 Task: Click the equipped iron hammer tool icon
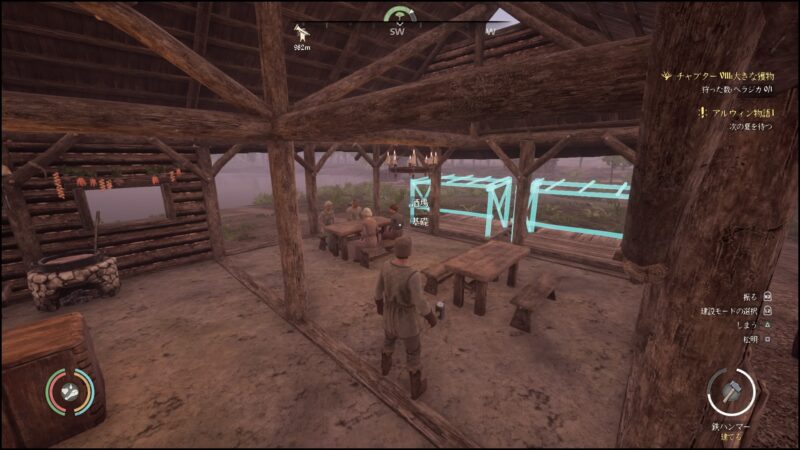click(x=730, y=392)
